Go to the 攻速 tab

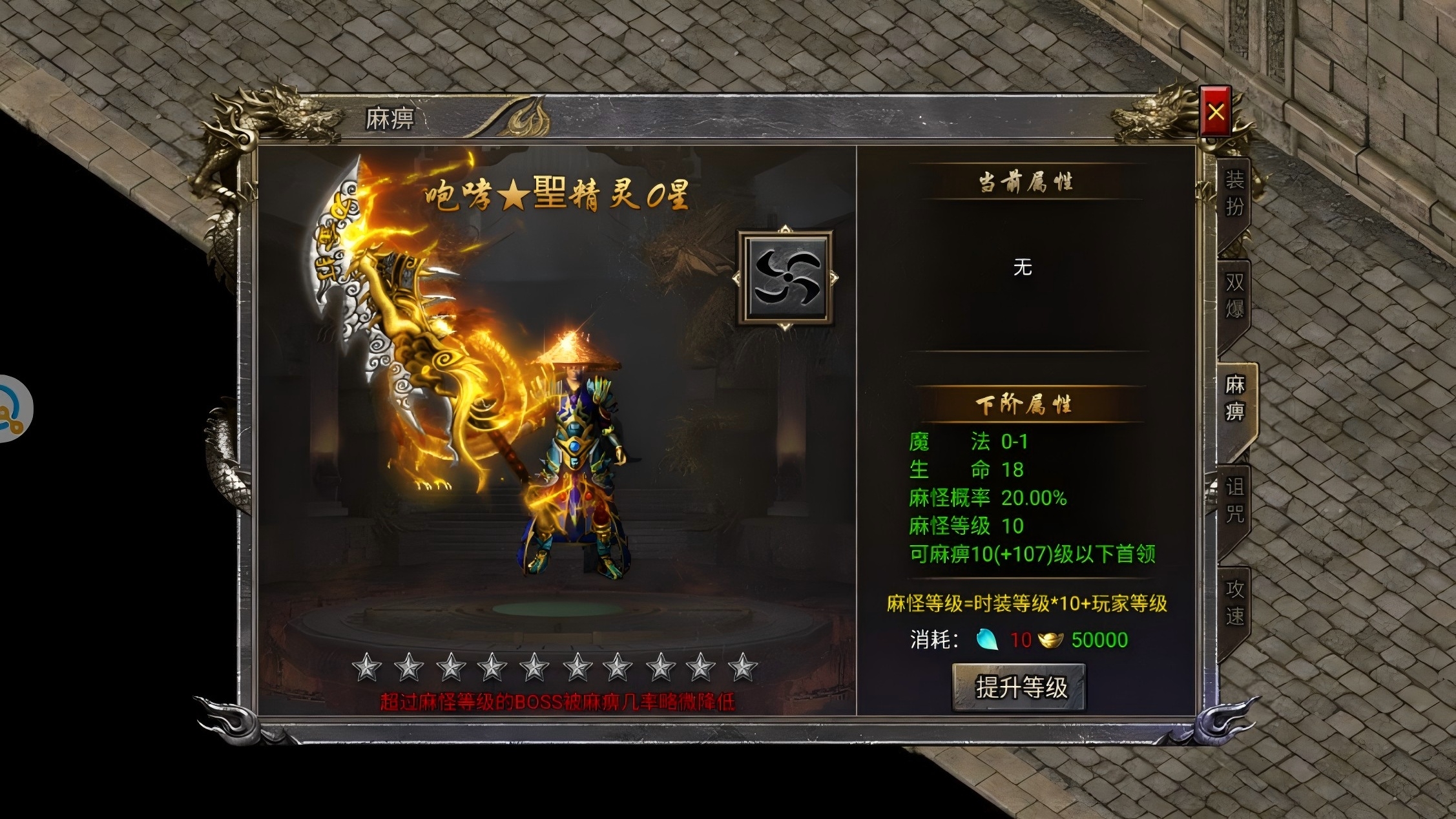pos(1234,602)
